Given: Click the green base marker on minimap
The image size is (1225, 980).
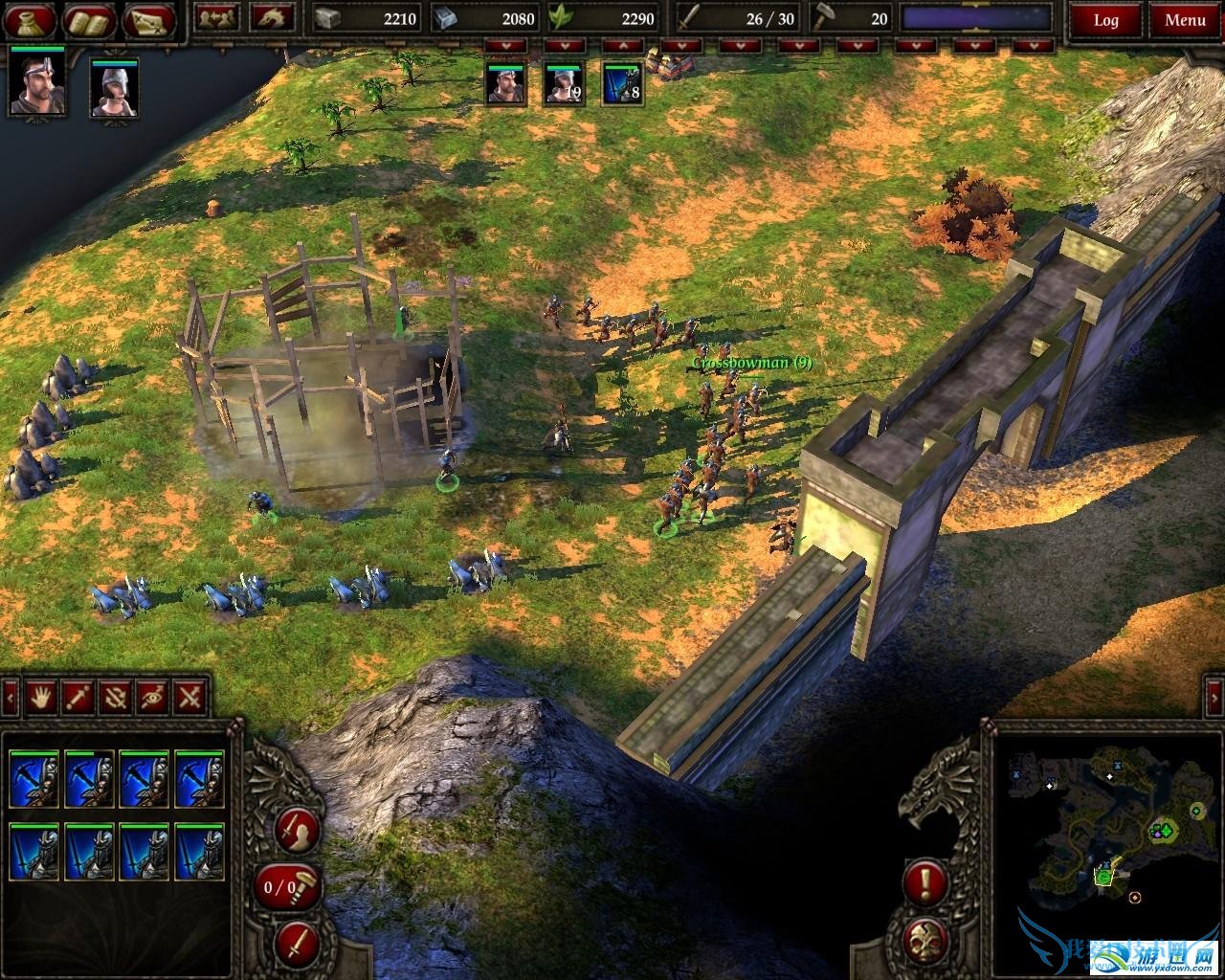Looking at the screenshot, I should [1162, 830].
